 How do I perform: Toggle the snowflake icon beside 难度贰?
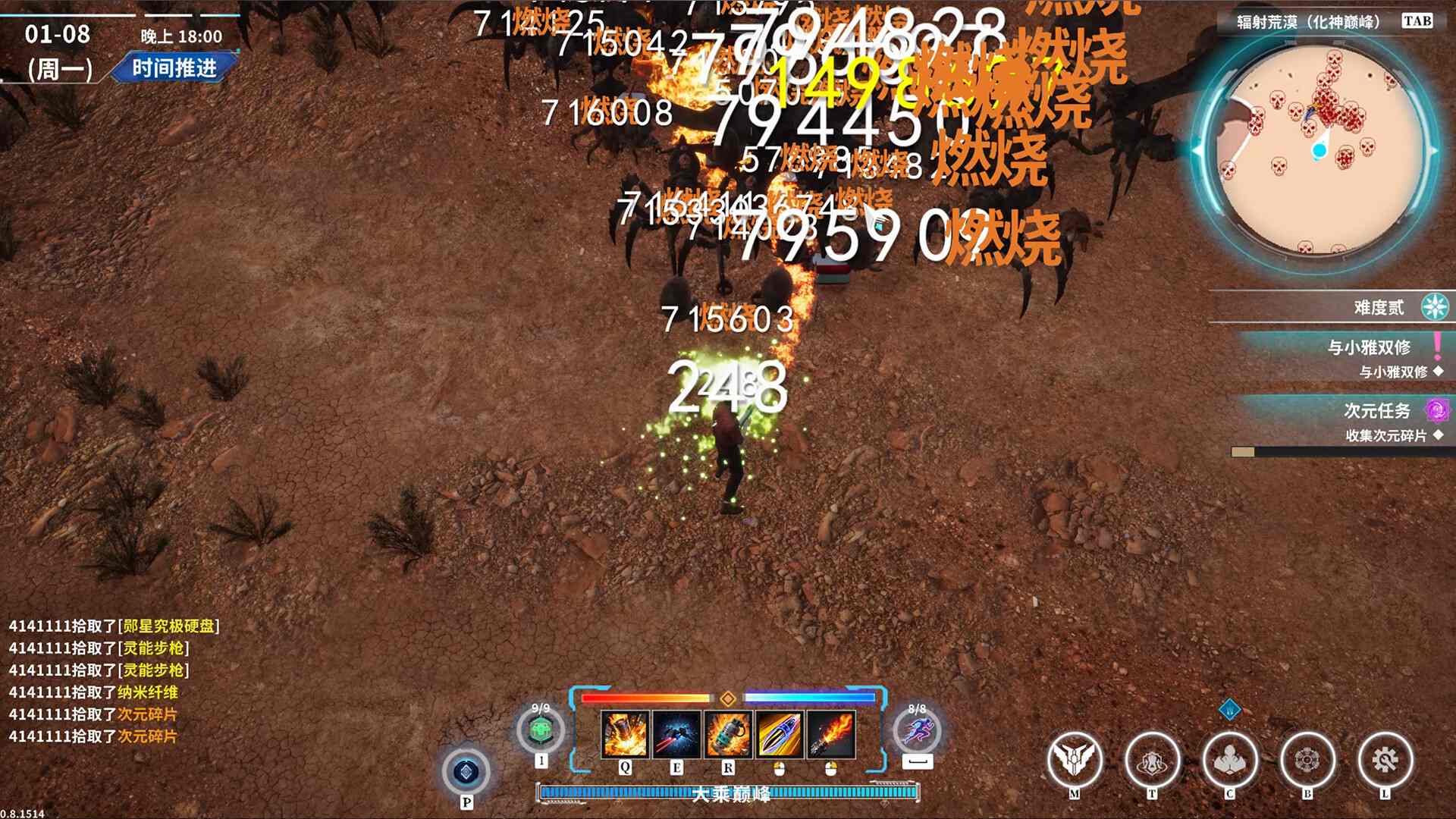[x=1433, y=308]
